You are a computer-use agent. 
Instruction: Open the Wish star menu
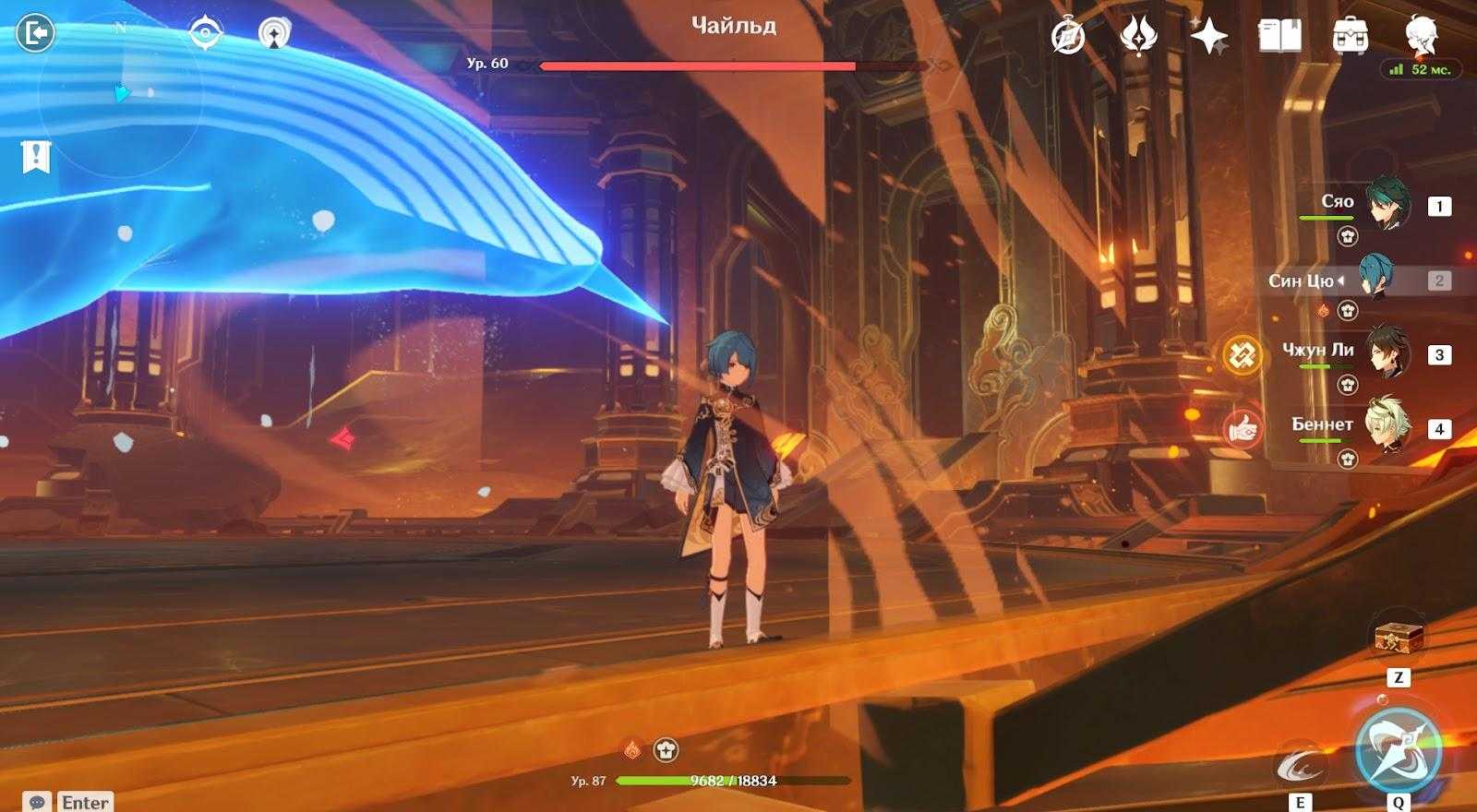pos(1208,36)
